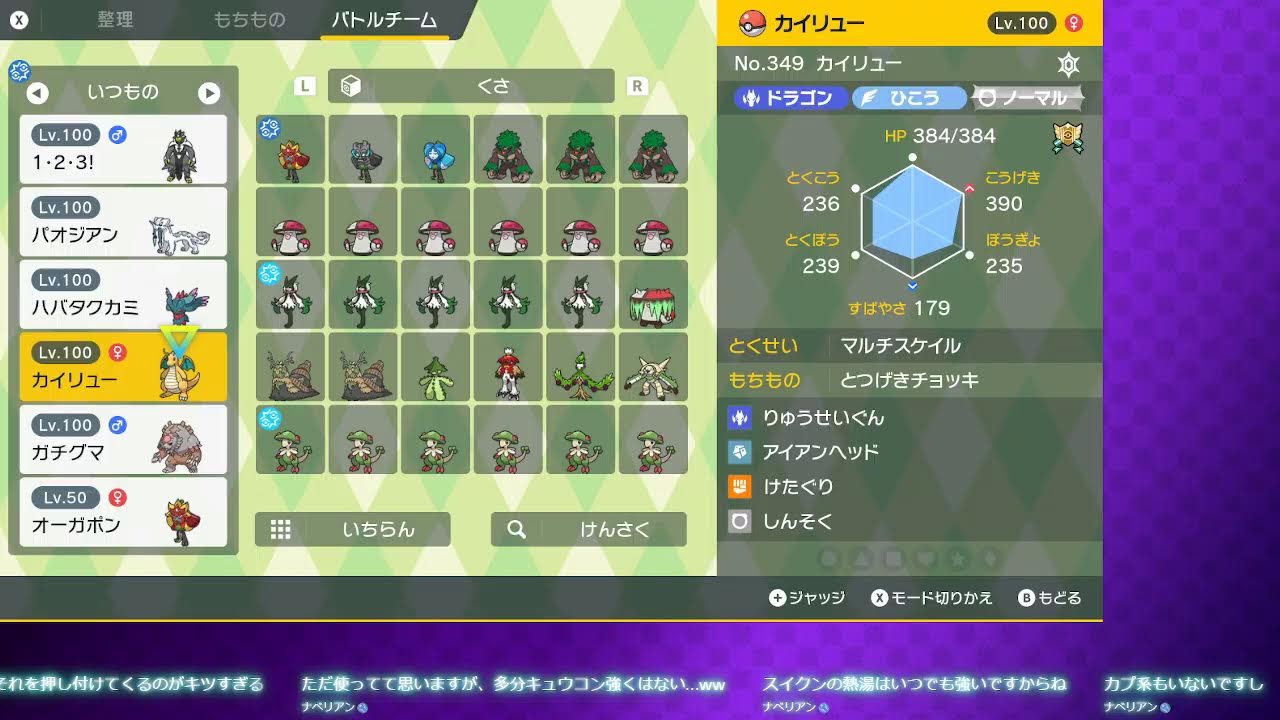Choose the Lv.50 オーガポン party slot

[123, 512]
